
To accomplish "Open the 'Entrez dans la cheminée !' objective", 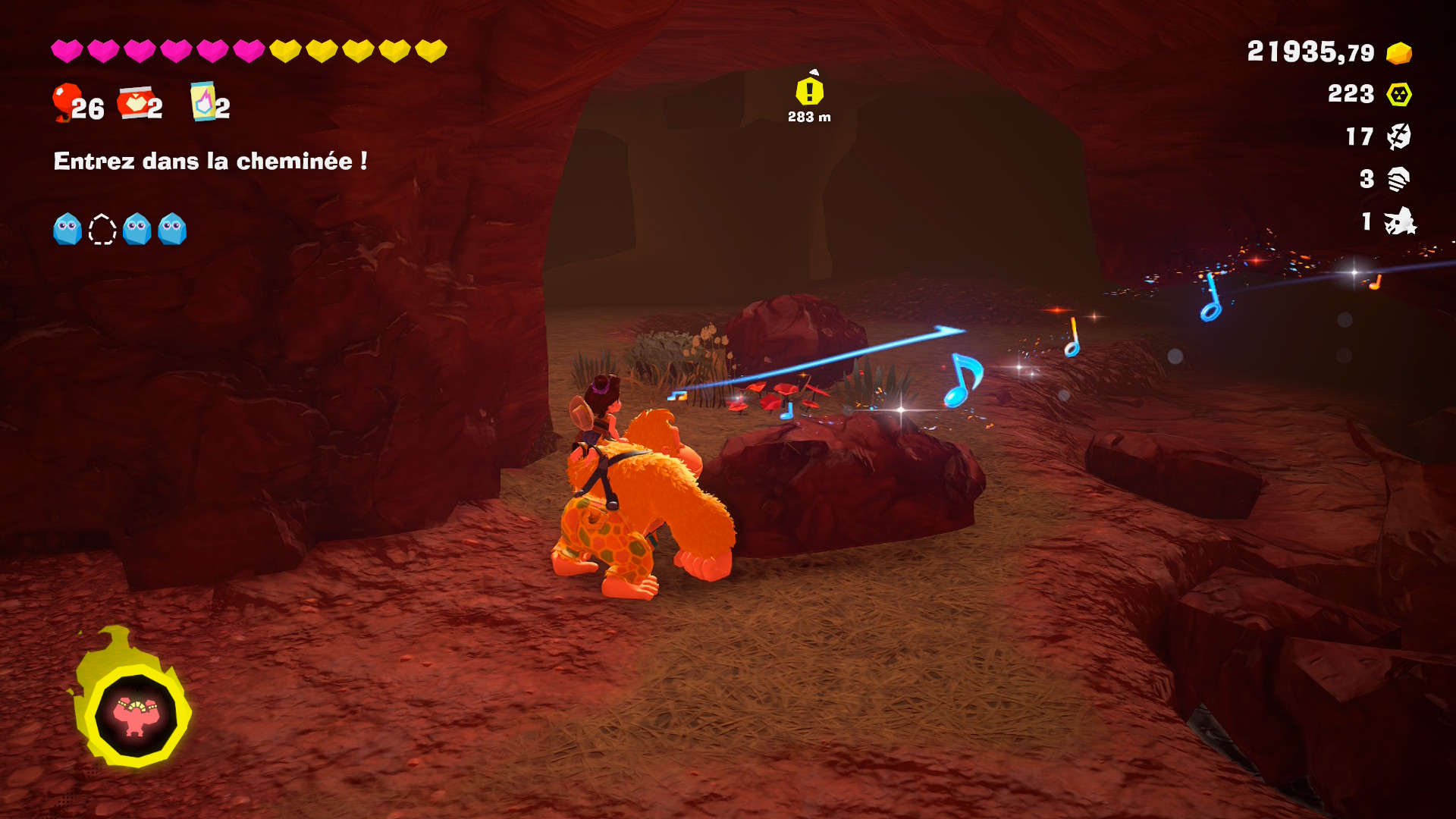I will 210,161.
